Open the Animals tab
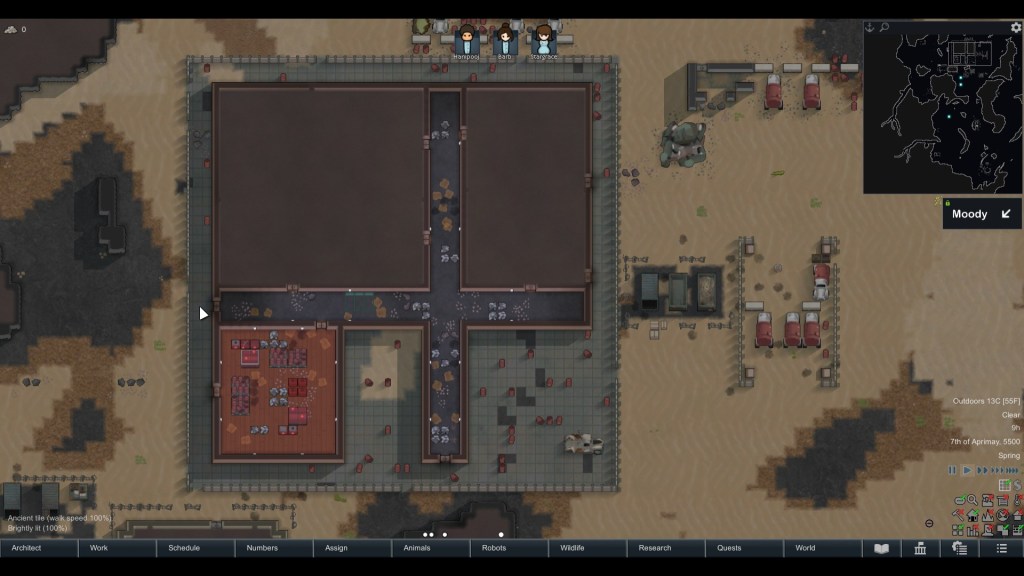This screenshot has width=1024, height=576. click(x=431, y=548)
